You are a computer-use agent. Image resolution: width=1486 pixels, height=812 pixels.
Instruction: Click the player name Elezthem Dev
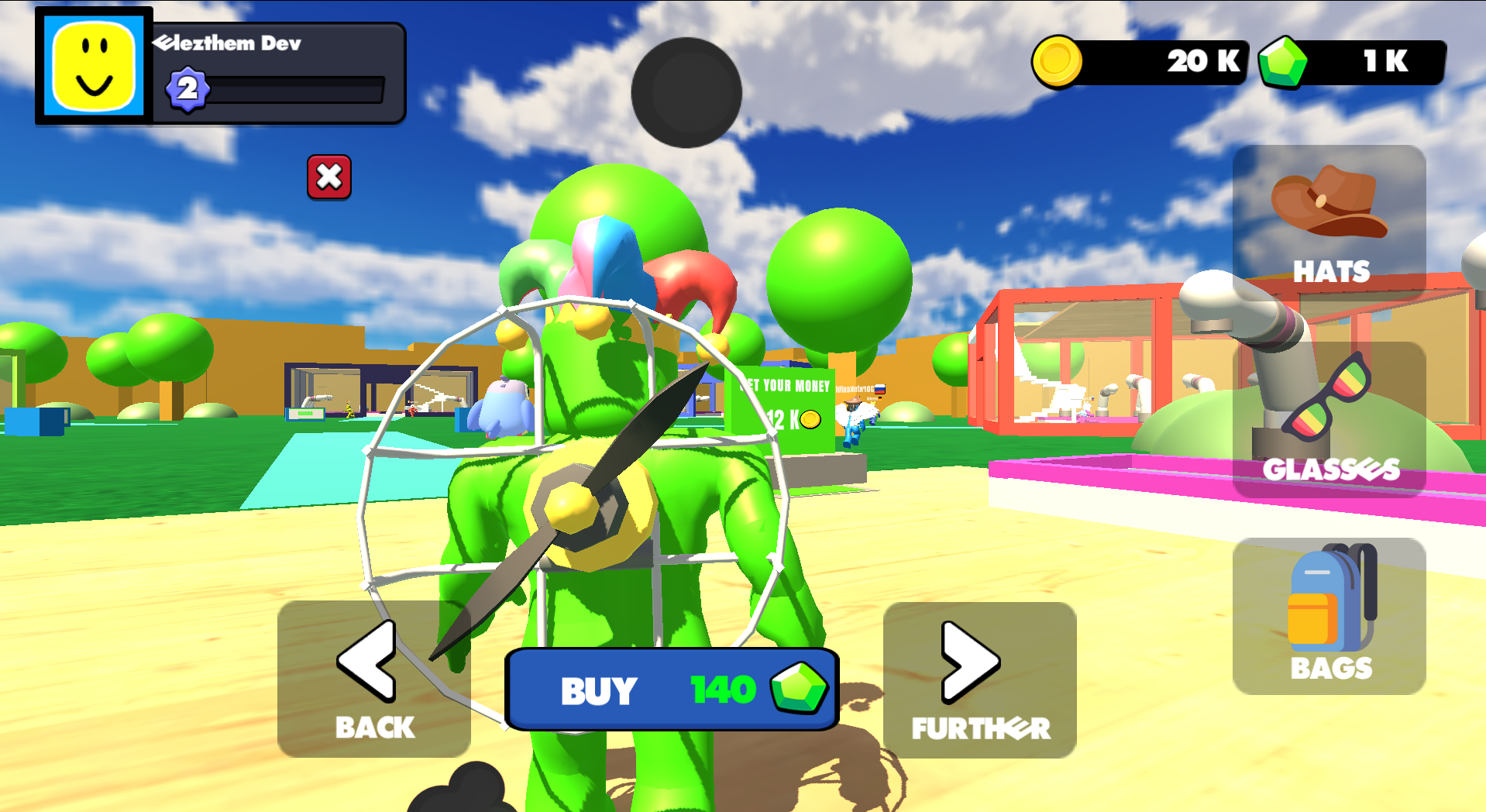click(x=229, y=43)
